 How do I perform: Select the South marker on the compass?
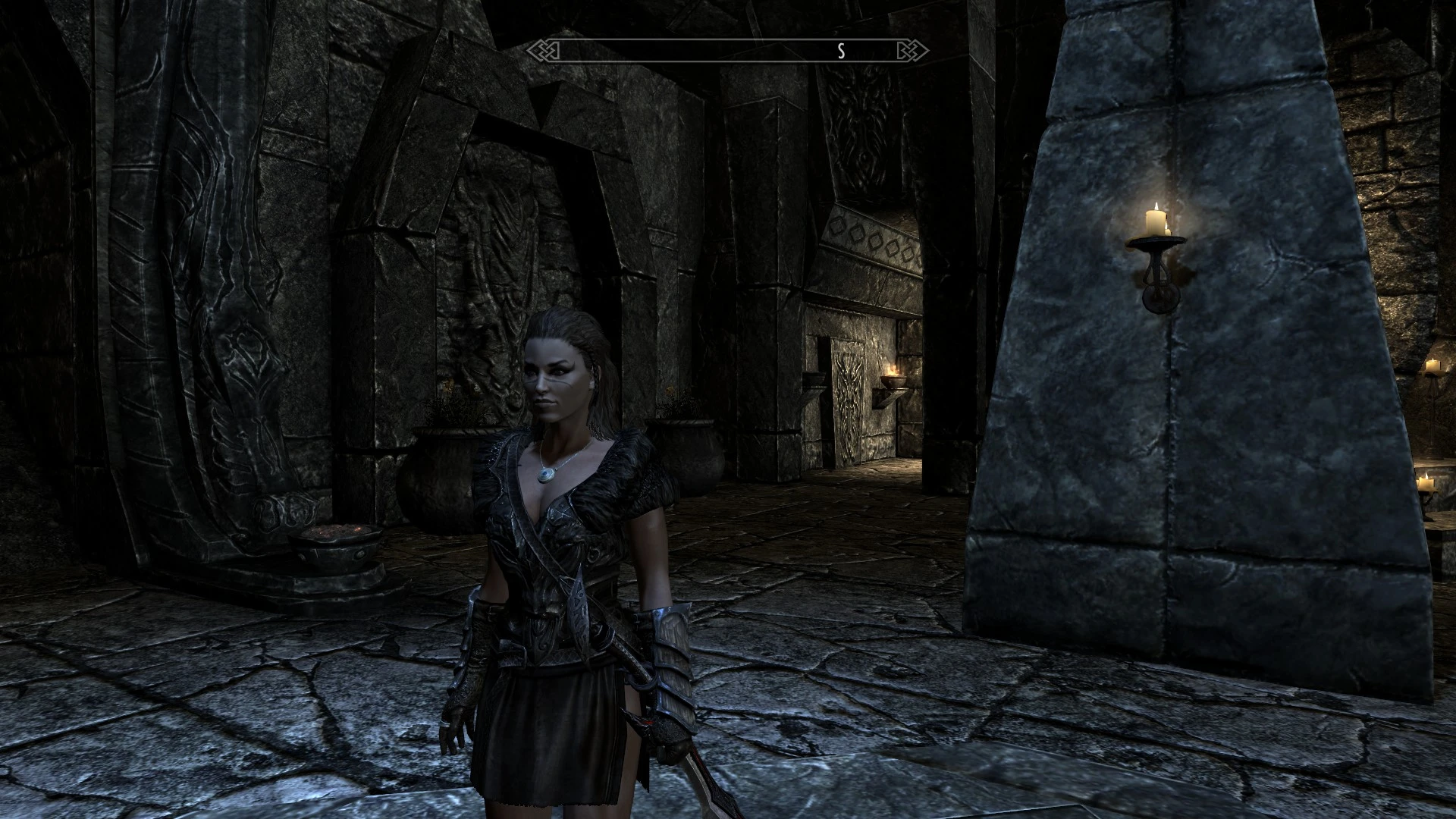point(840,52)
